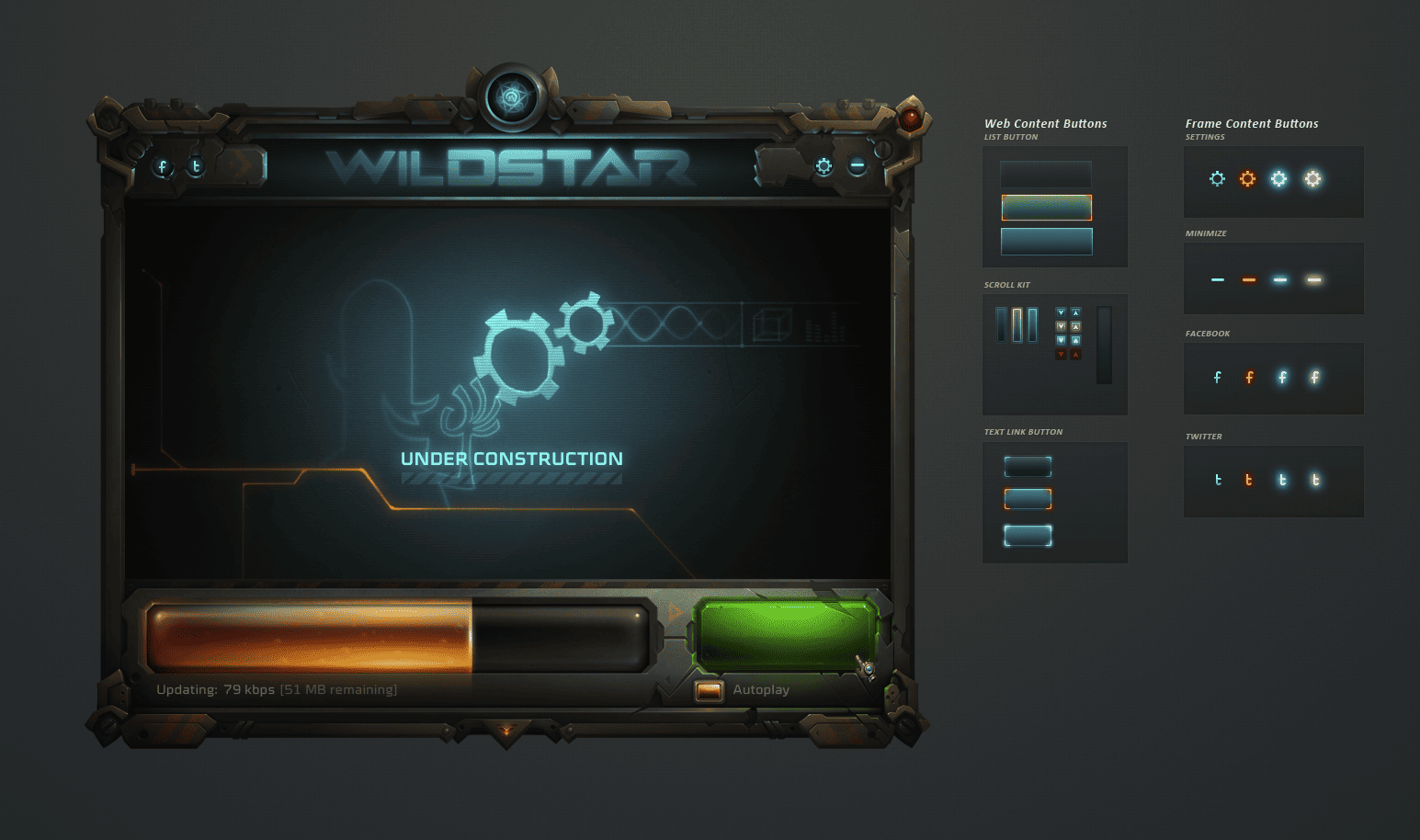Click the large green play button

click(786, 635)
